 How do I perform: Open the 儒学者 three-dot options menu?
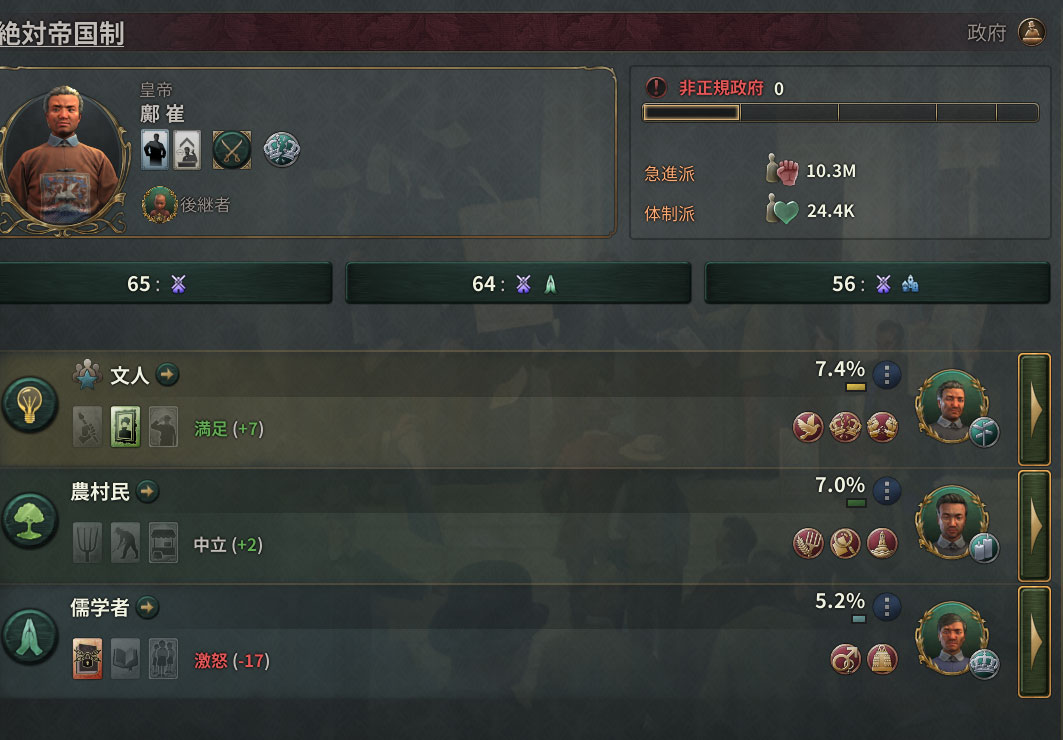(887, 607)
